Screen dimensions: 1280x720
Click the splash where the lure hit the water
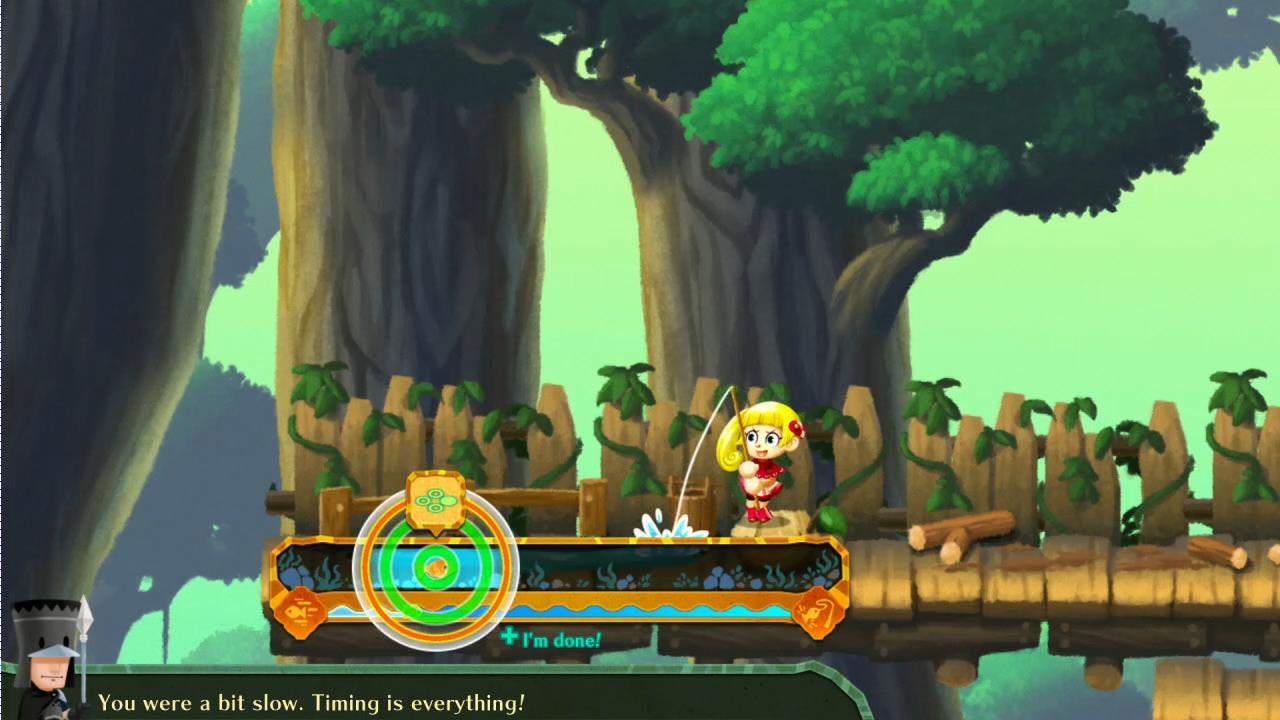668,530
